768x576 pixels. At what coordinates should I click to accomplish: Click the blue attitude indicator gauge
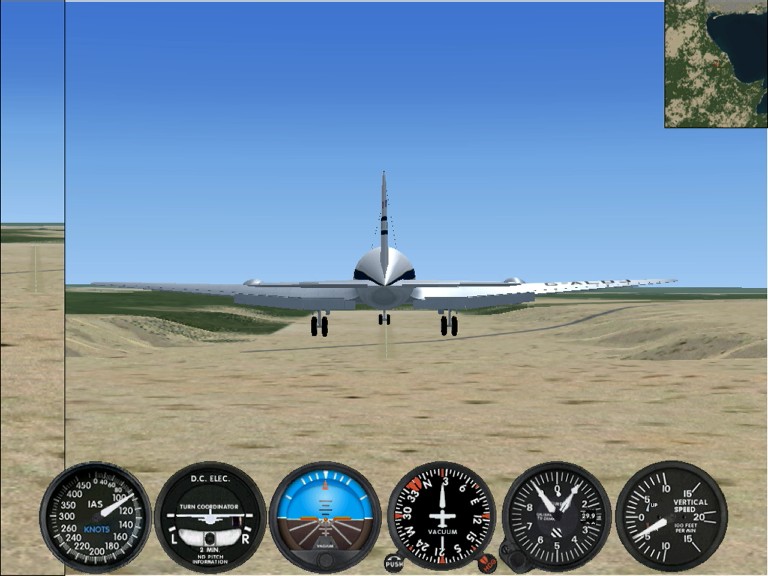(x=325, y=516)
